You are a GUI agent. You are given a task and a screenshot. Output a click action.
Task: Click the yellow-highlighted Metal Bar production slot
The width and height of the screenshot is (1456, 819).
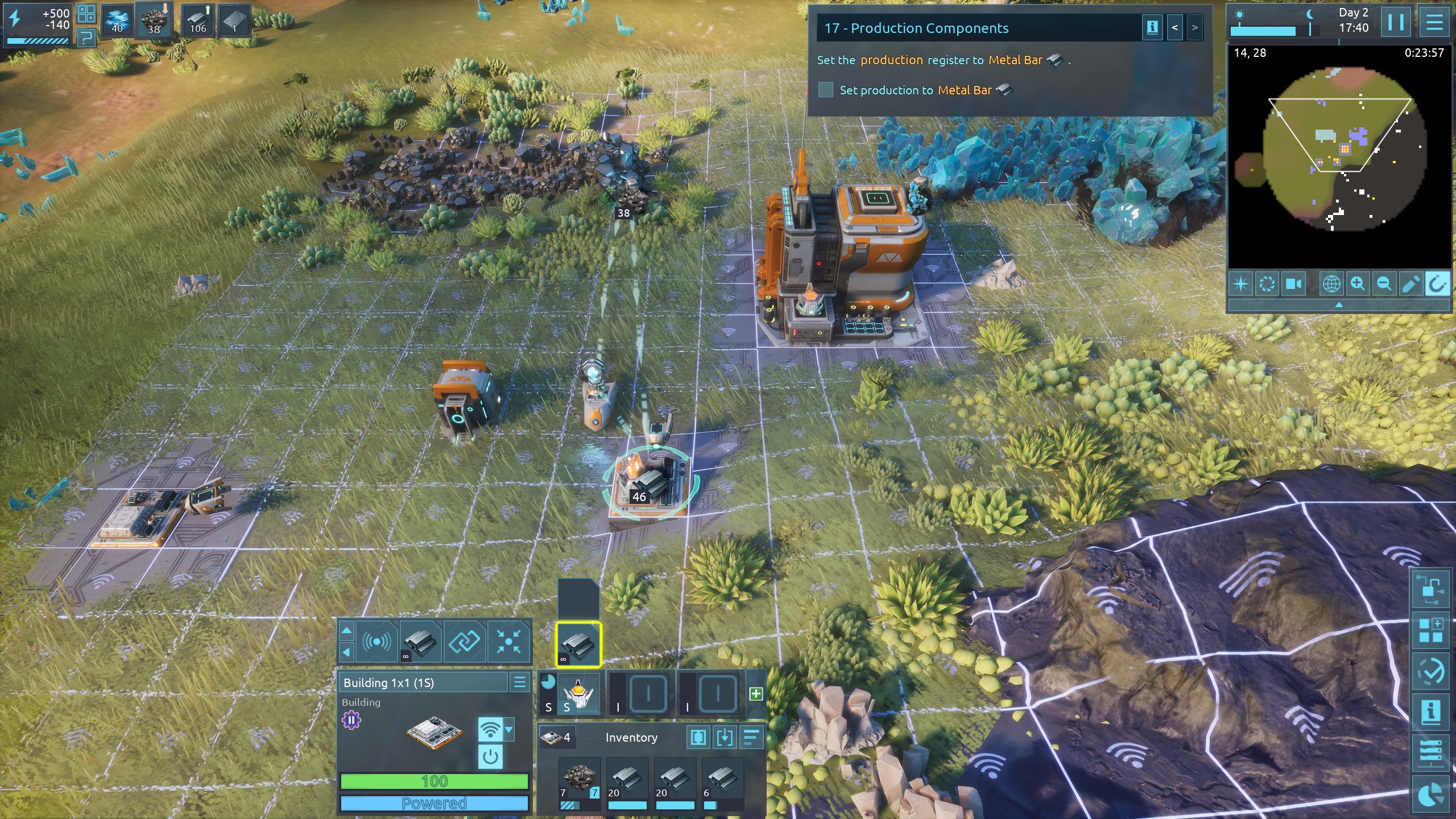tap(578, 644)
